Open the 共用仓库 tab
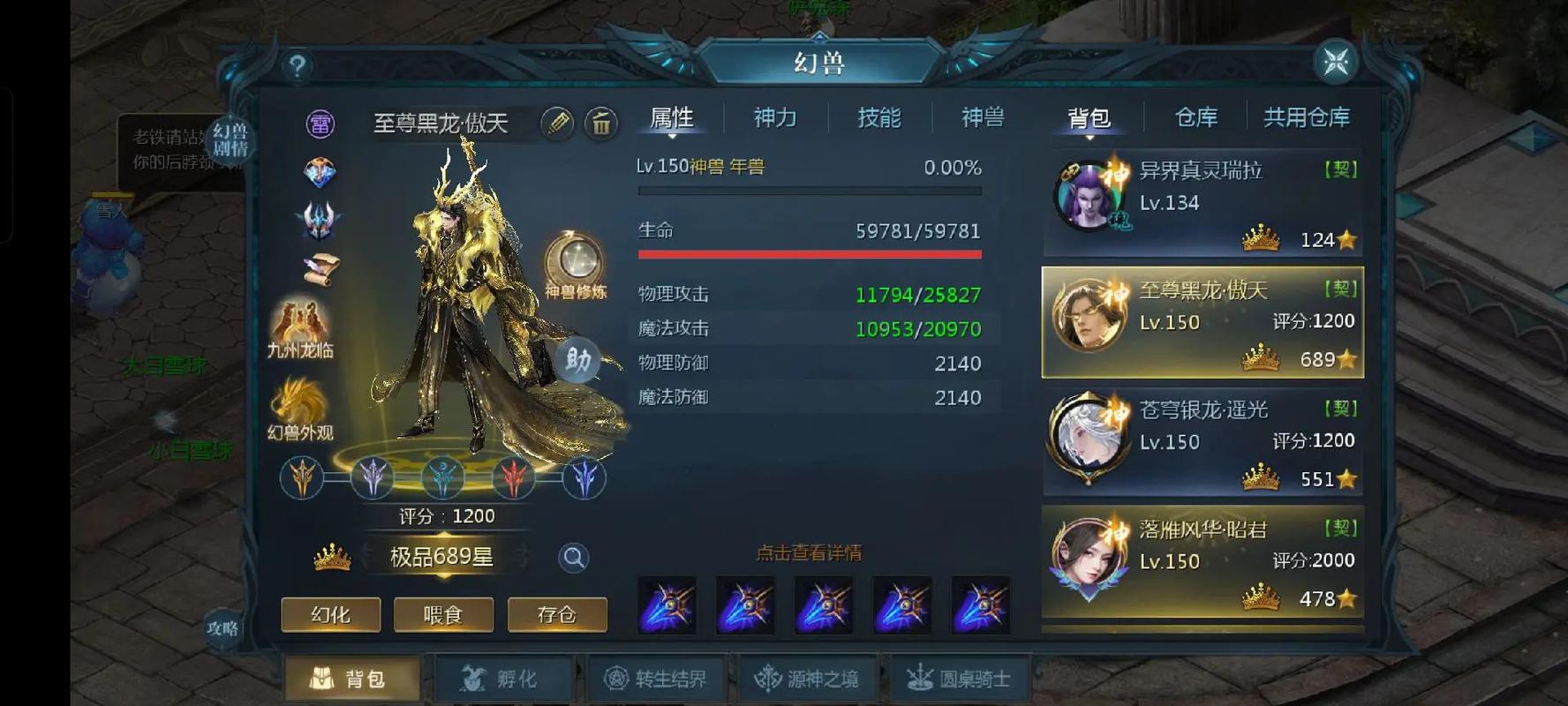Screen dimensions: 1568x706 pyautogui.click(x=1307, y=117)
